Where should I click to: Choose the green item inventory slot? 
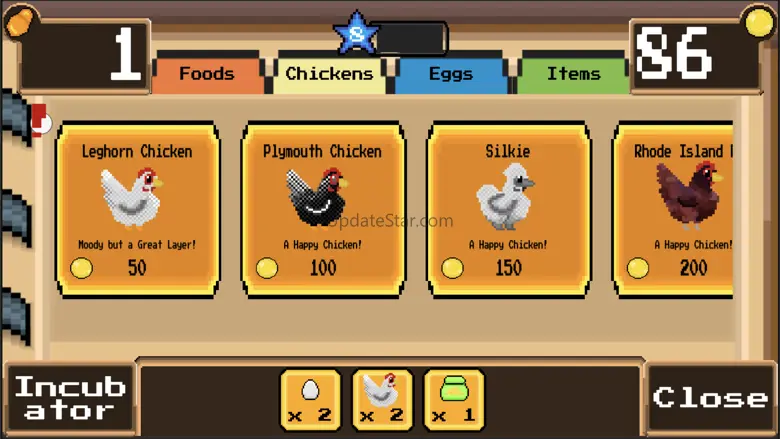click(454, 399)
